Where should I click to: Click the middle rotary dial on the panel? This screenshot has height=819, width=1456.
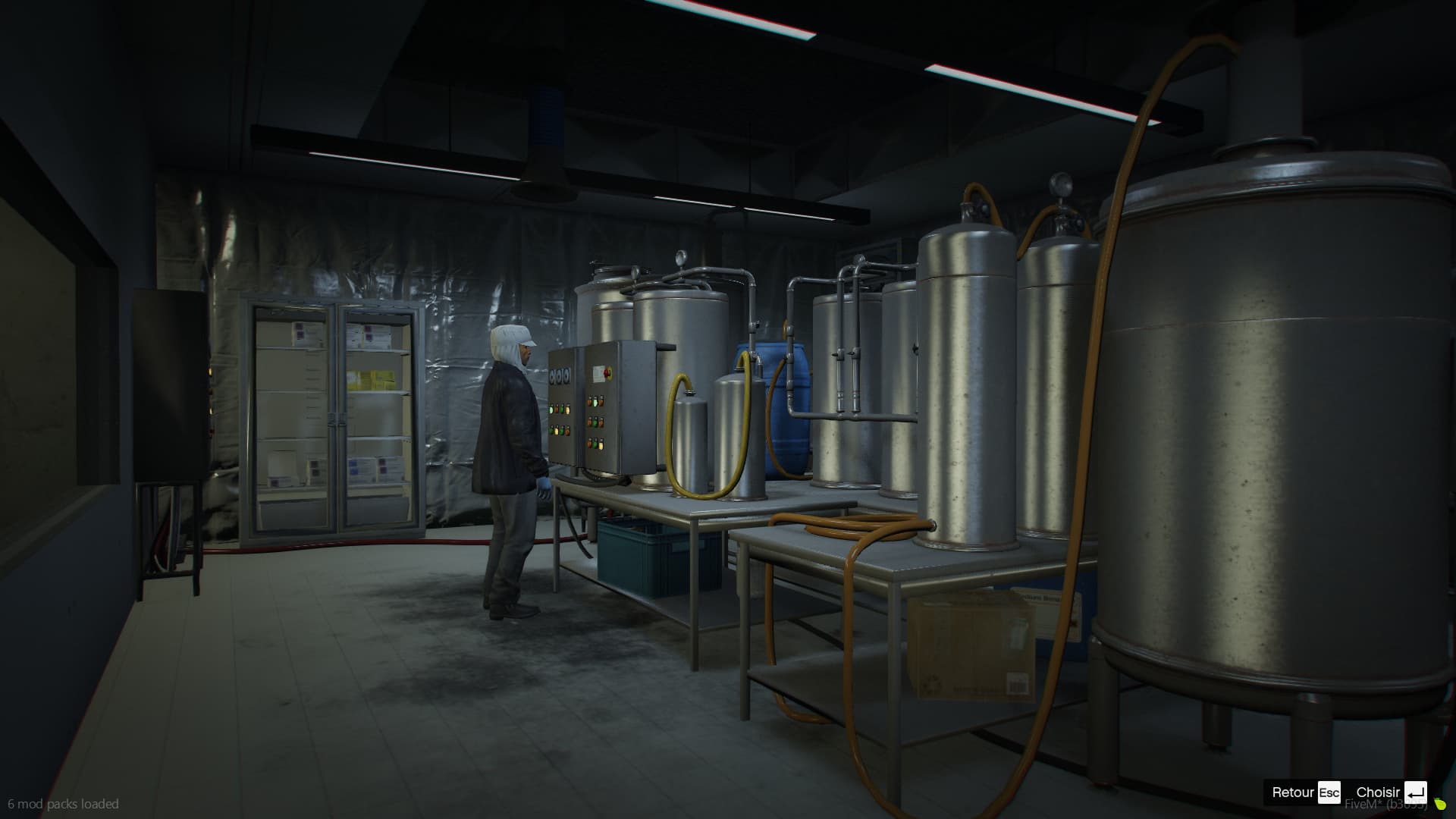click(560, 375)
